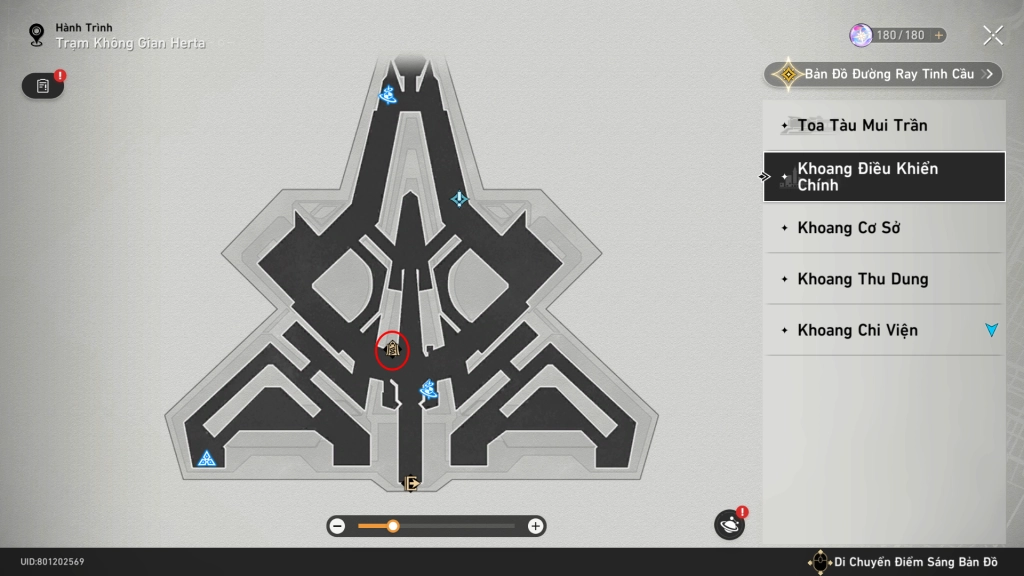Add Trailblaze Power with the plus icon
The image size is (1024, 576).
(938, 35)
